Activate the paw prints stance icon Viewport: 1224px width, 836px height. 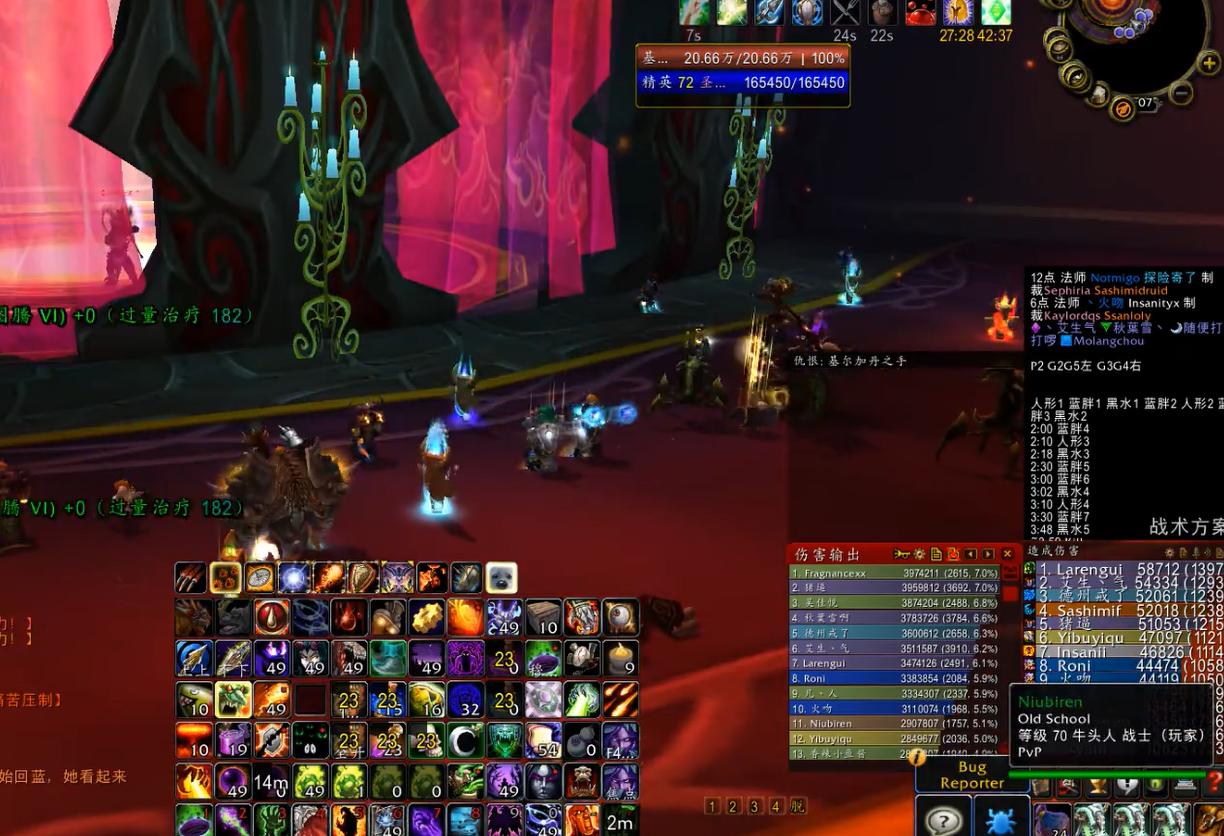pos(225,578)
